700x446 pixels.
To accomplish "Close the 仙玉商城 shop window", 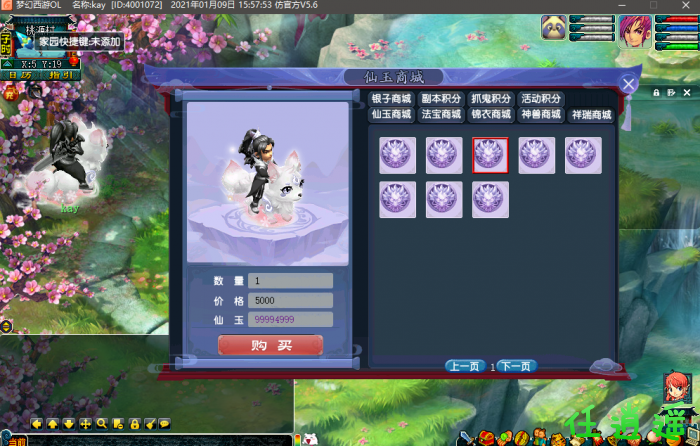I will tap(628, 85).
